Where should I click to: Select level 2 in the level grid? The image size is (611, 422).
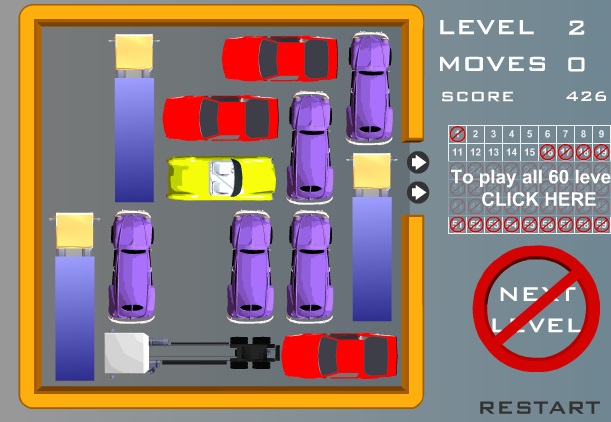[475, 133]
